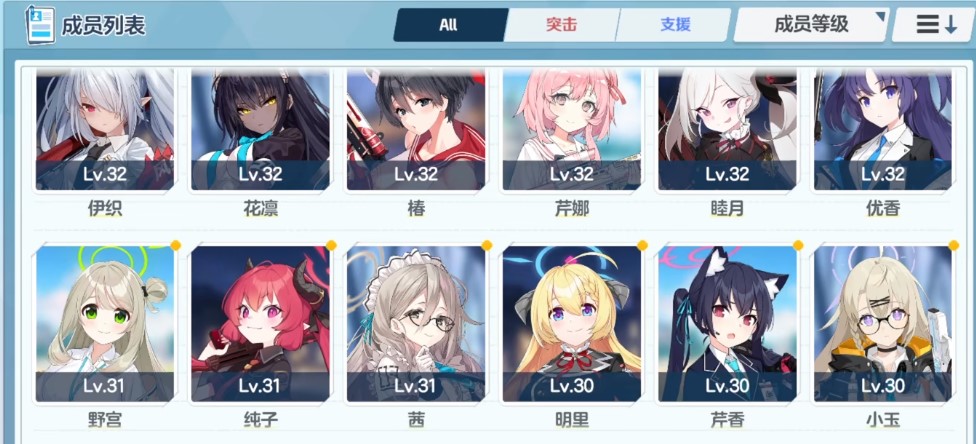This screenshot has height=444, width=976.
Task: Open member 睦月's card
Action: point(727,130)
